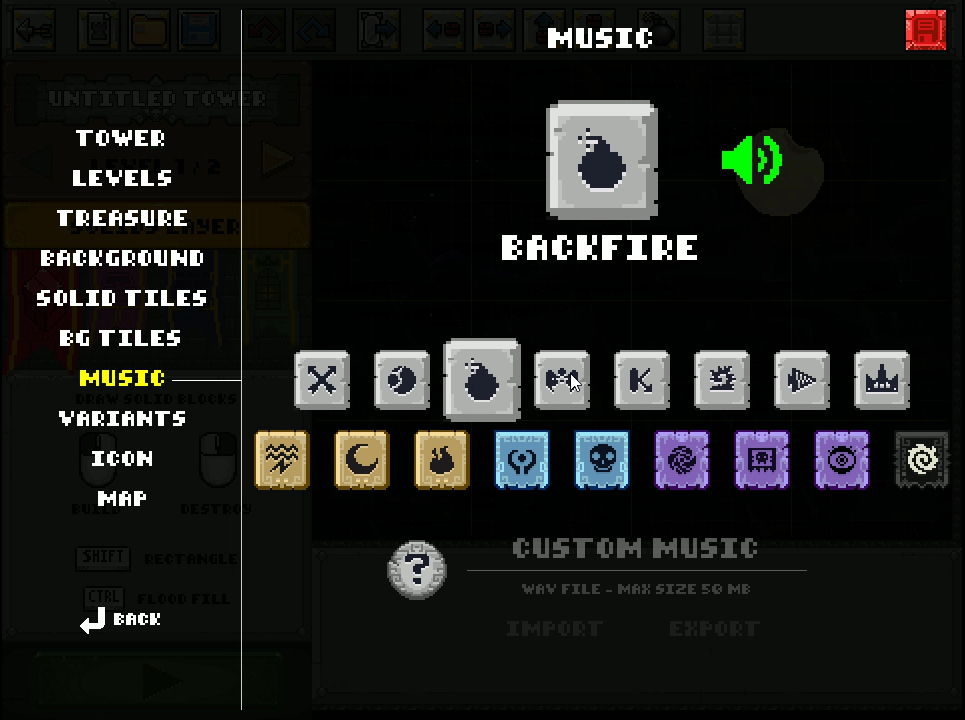Open the question mark help button

click(x=417, y=570)
